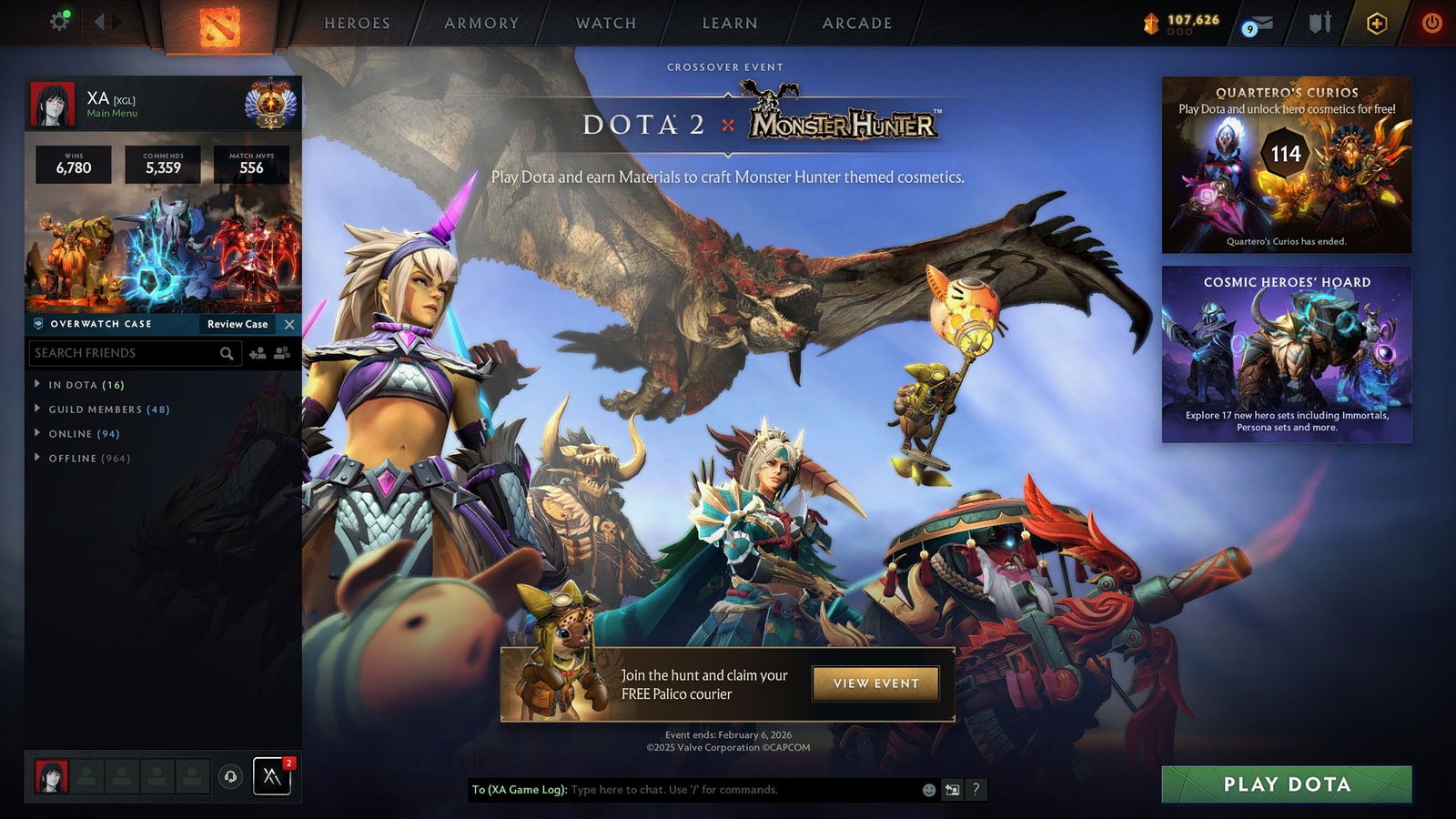Open the Learn section
The width and height of the screenshot is (1456, 819).
click(x=730, y=24)
